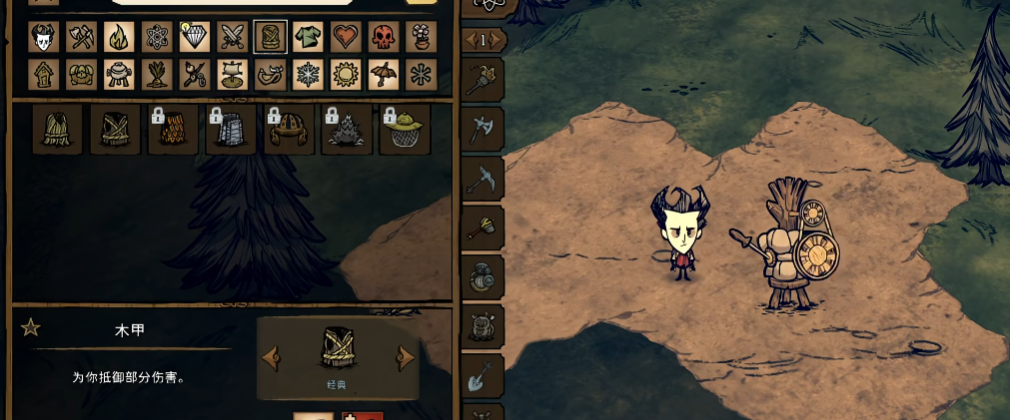Open the character filter with Wilson's face
Viewport: 1010px width, 420px height.
click(43, 38)
